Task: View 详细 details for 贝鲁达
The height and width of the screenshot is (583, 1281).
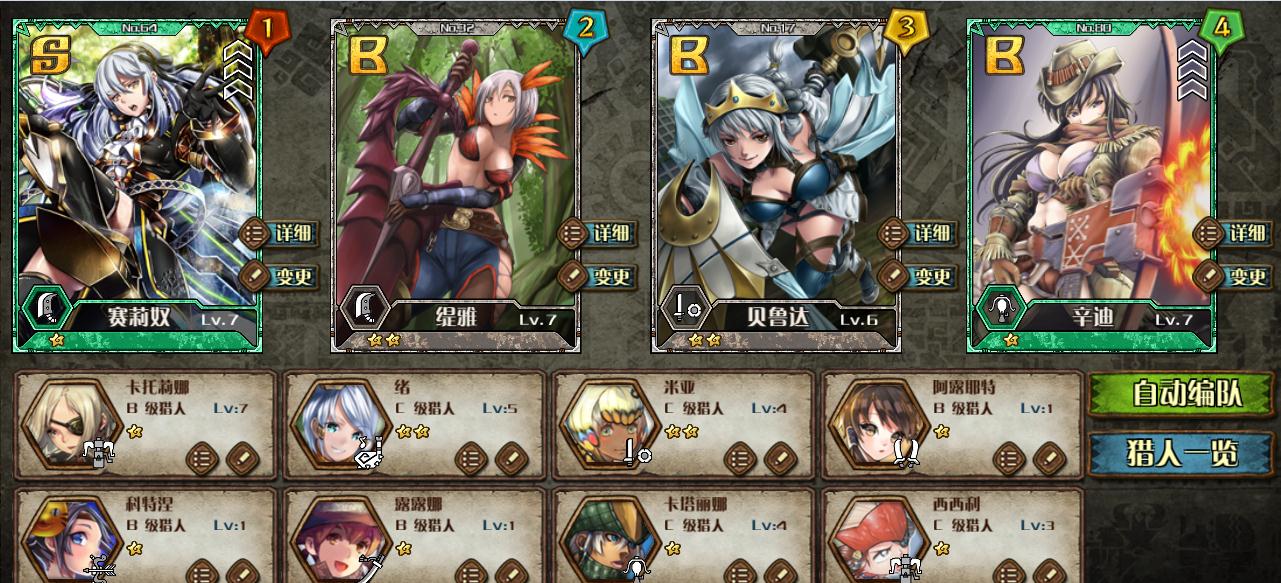Action: point(918,234)
